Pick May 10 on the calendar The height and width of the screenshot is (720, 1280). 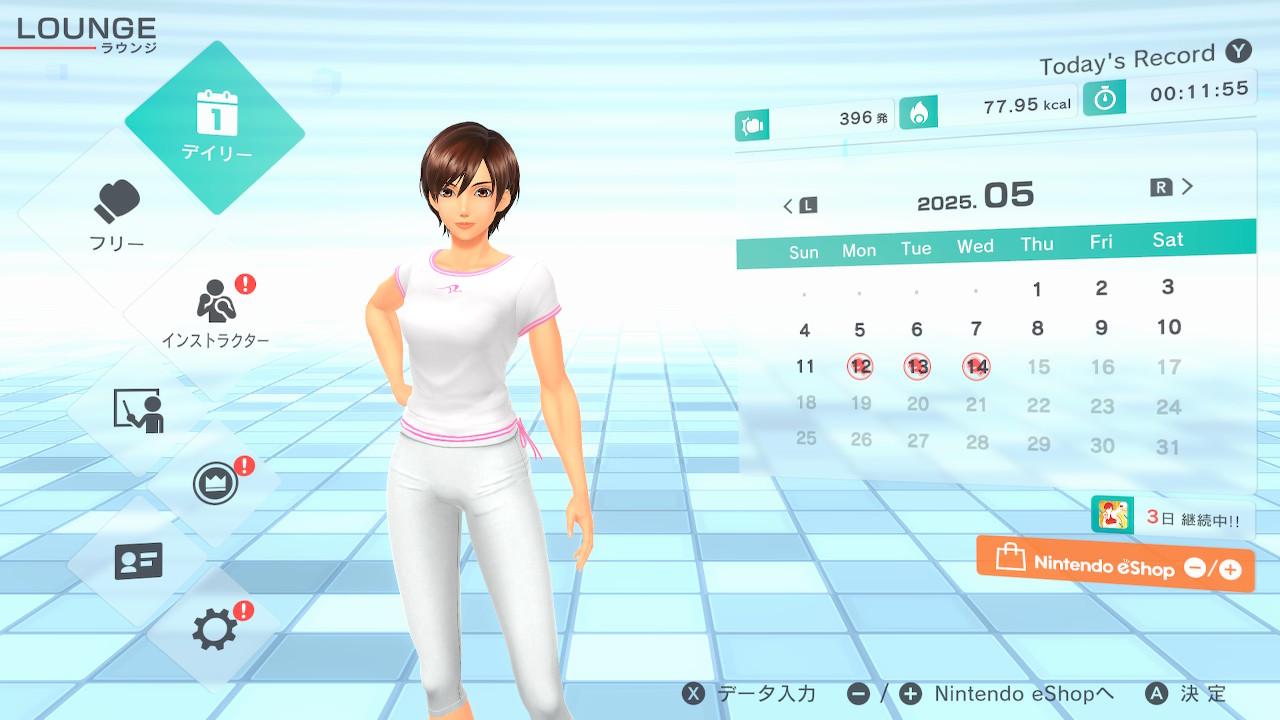[1168, 327]
